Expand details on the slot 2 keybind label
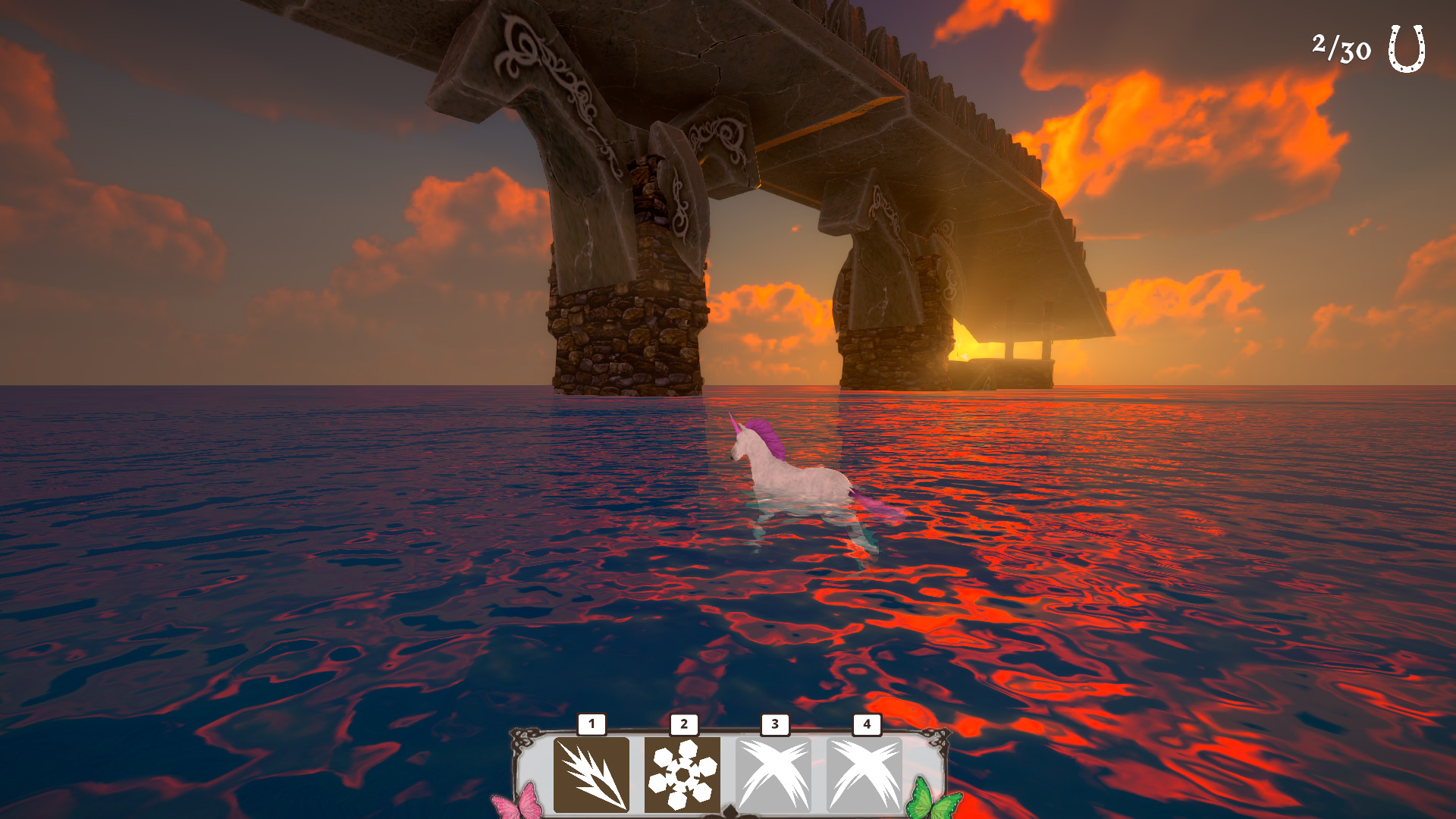This screenshot has height=819, width=1456. (x=682, y=724)
